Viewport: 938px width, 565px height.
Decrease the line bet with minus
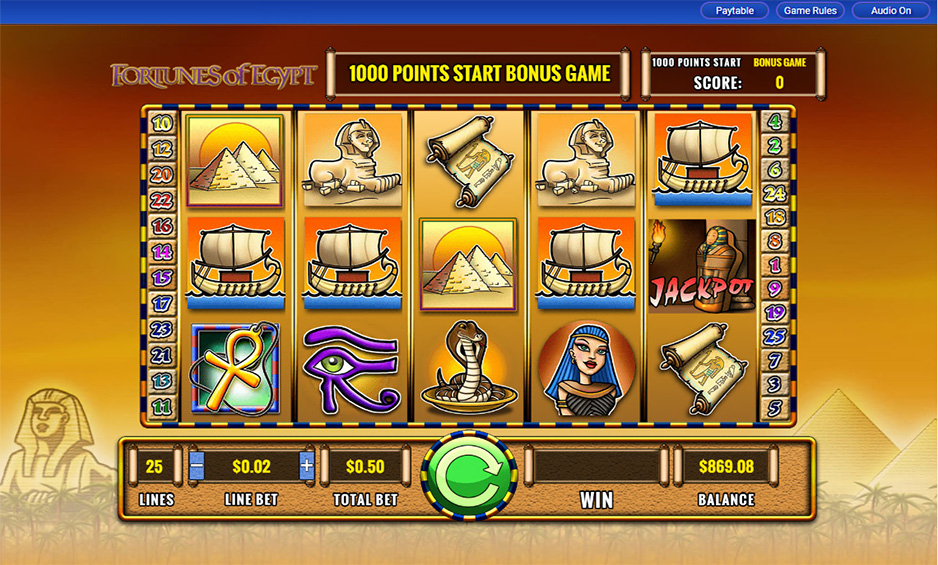[x=197, y=466]
